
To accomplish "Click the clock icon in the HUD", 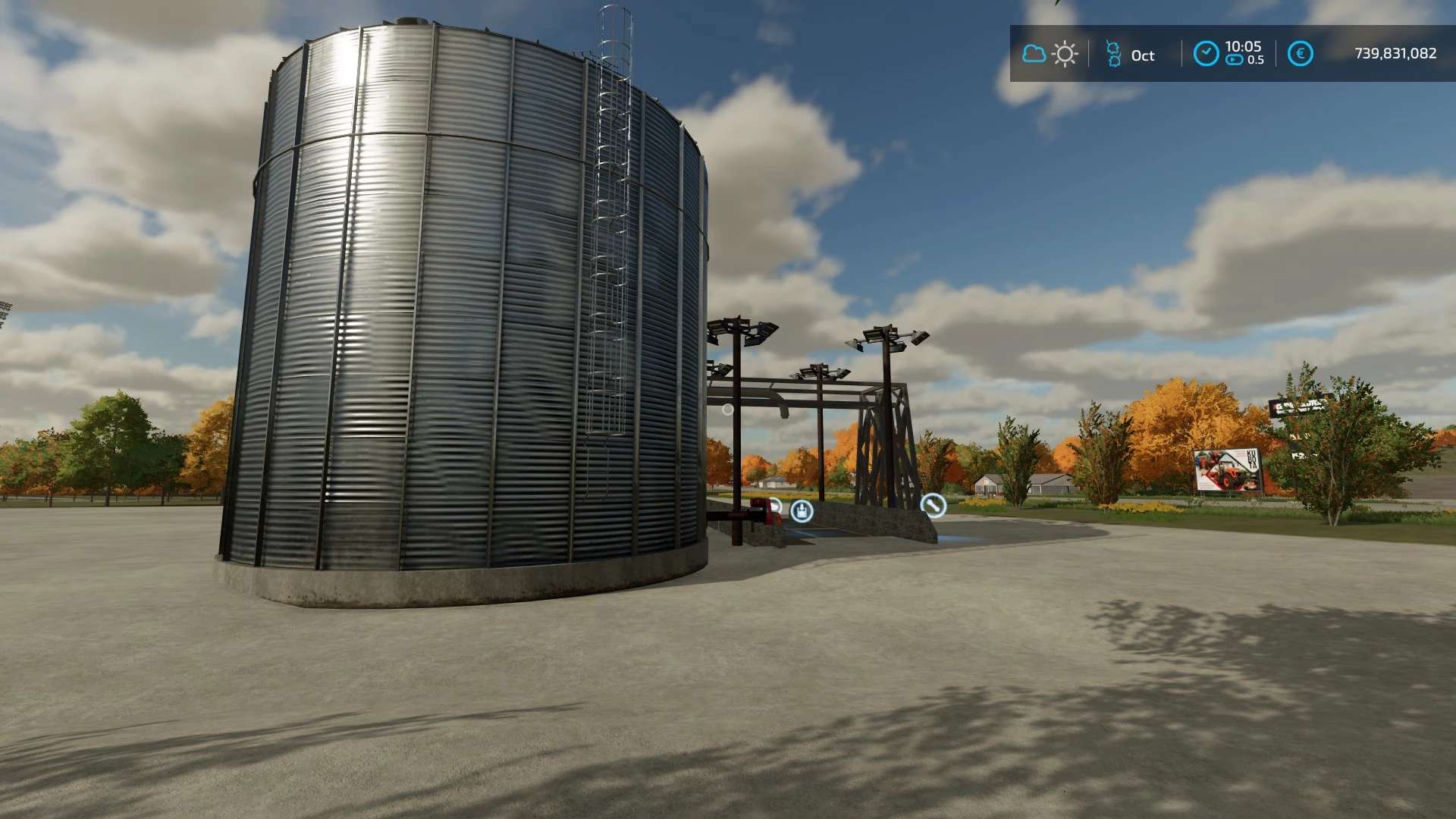I will click(x=1206, y=54).
